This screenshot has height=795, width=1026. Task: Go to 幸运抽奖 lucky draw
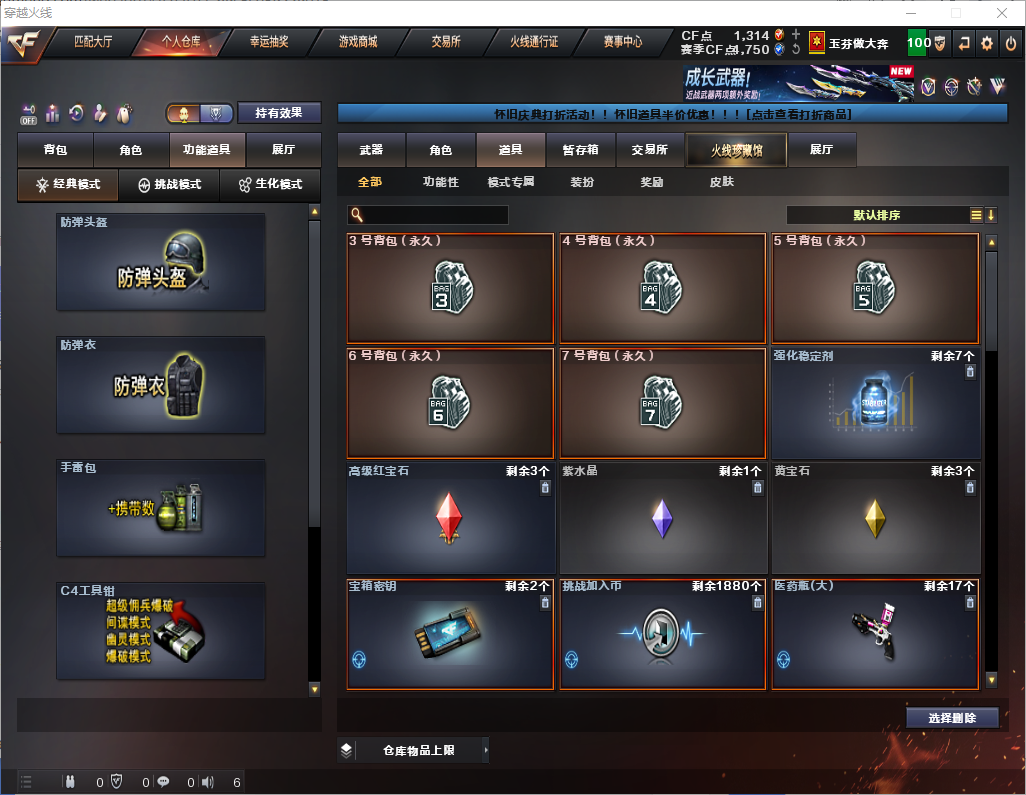click(x=268, y=42)
